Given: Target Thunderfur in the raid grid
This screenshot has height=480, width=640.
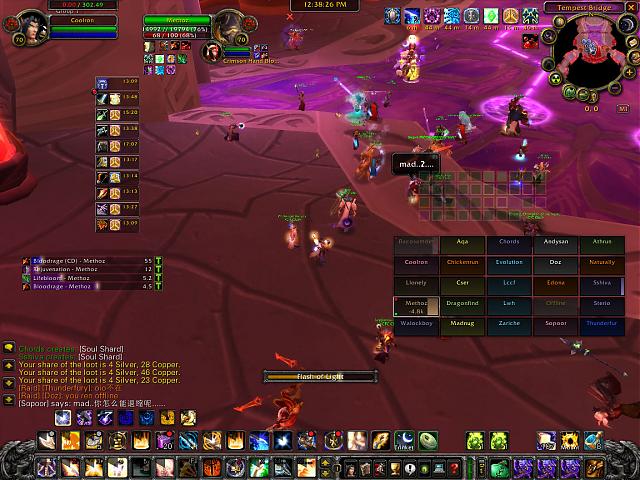Looking at the screenshot, I should (x=601, y=324).
